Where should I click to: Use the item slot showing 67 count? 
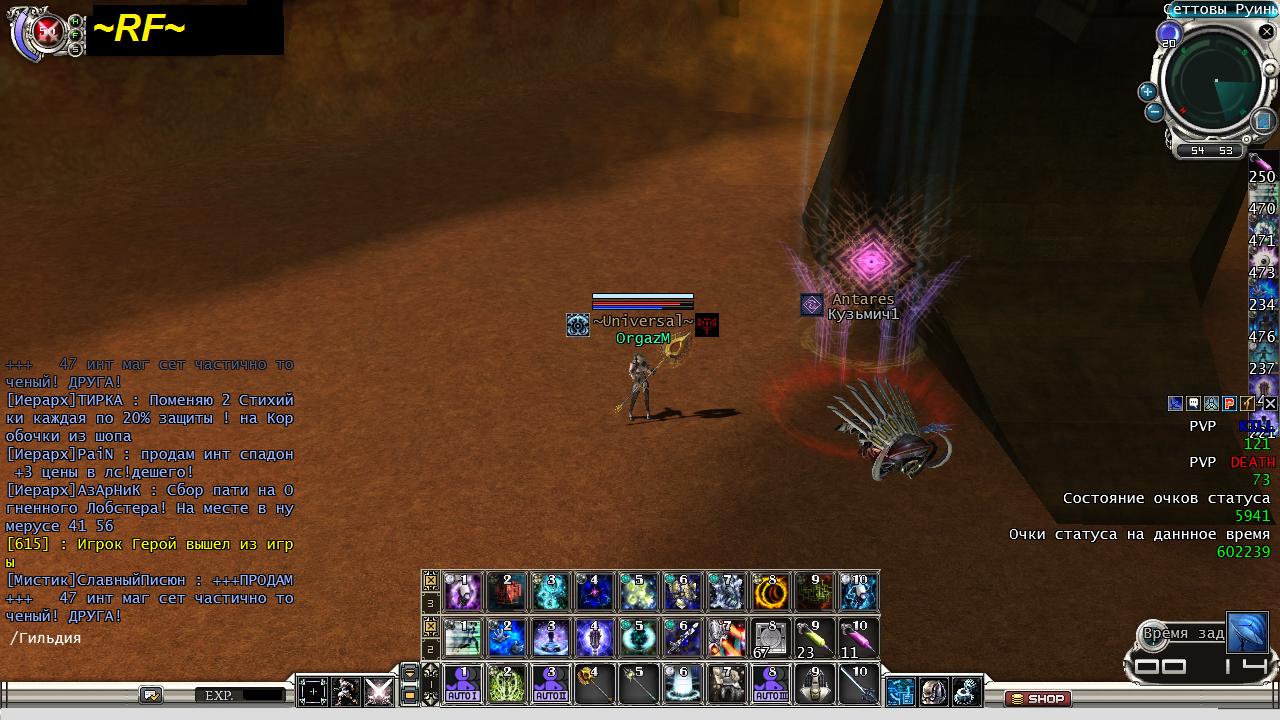769,638
